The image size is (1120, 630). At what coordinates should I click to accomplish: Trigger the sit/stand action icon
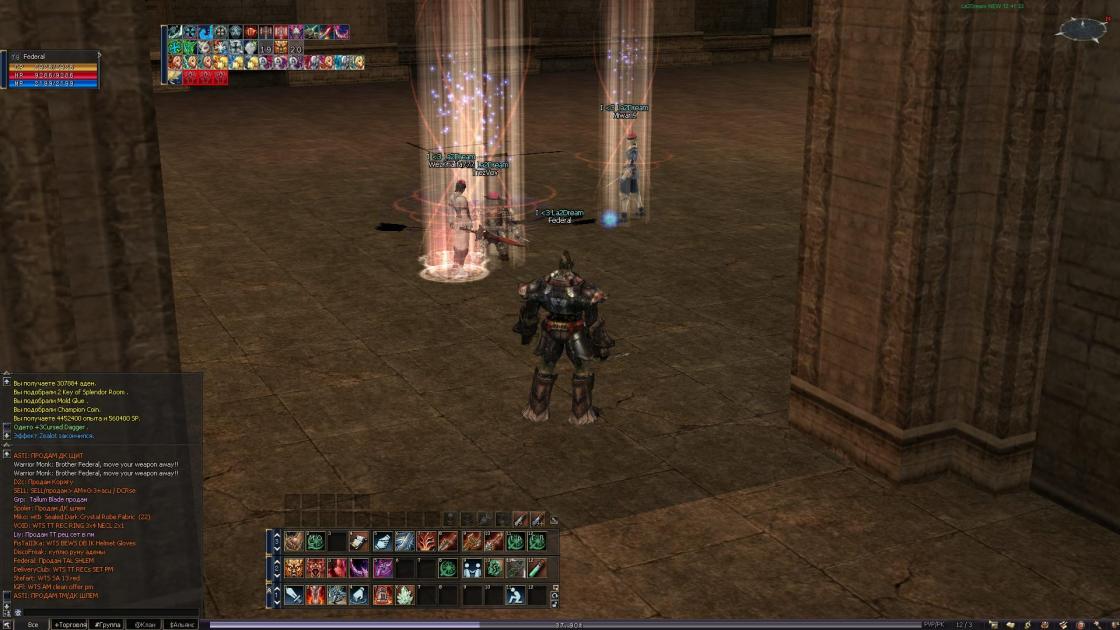[x=515, y=595]
